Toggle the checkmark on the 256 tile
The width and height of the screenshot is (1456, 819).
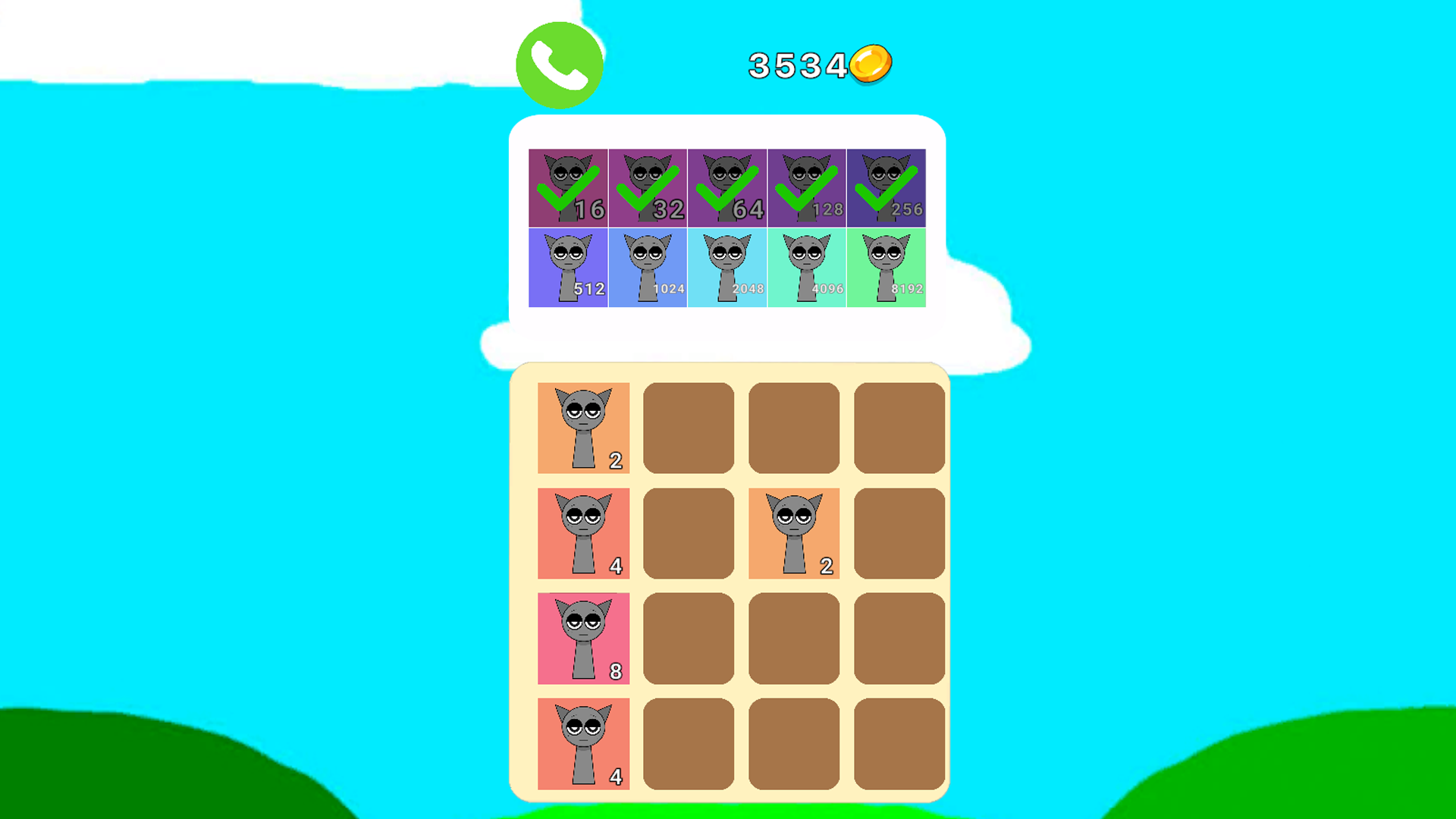point(886,188)
